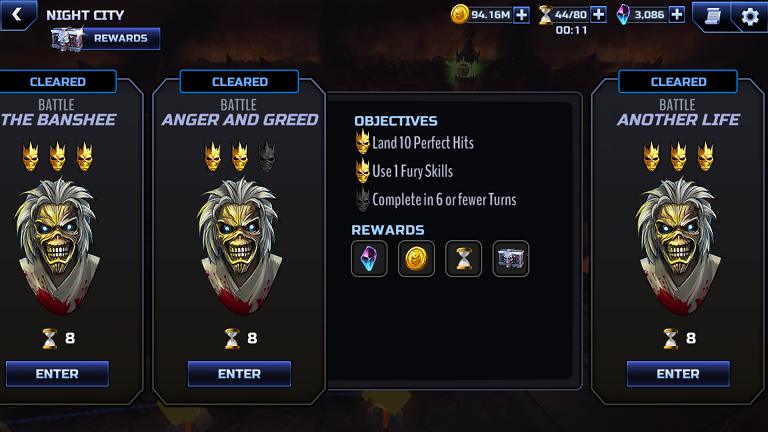Inspect the purple gem reward
Image resolution: width=768 pixels, height=432 pixels.
point(369,259)
